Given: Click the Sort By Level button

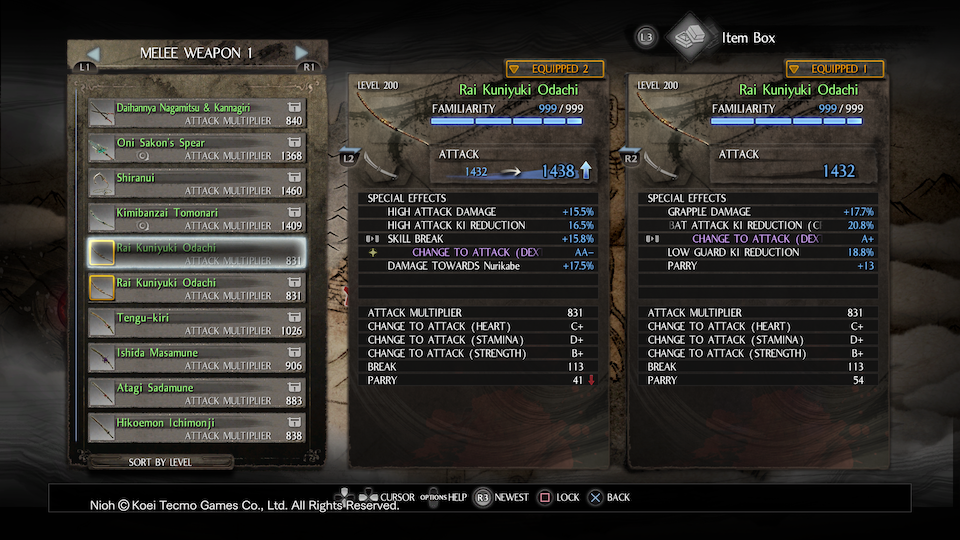Looking at the screenshot, I should [x=160, y=462].
